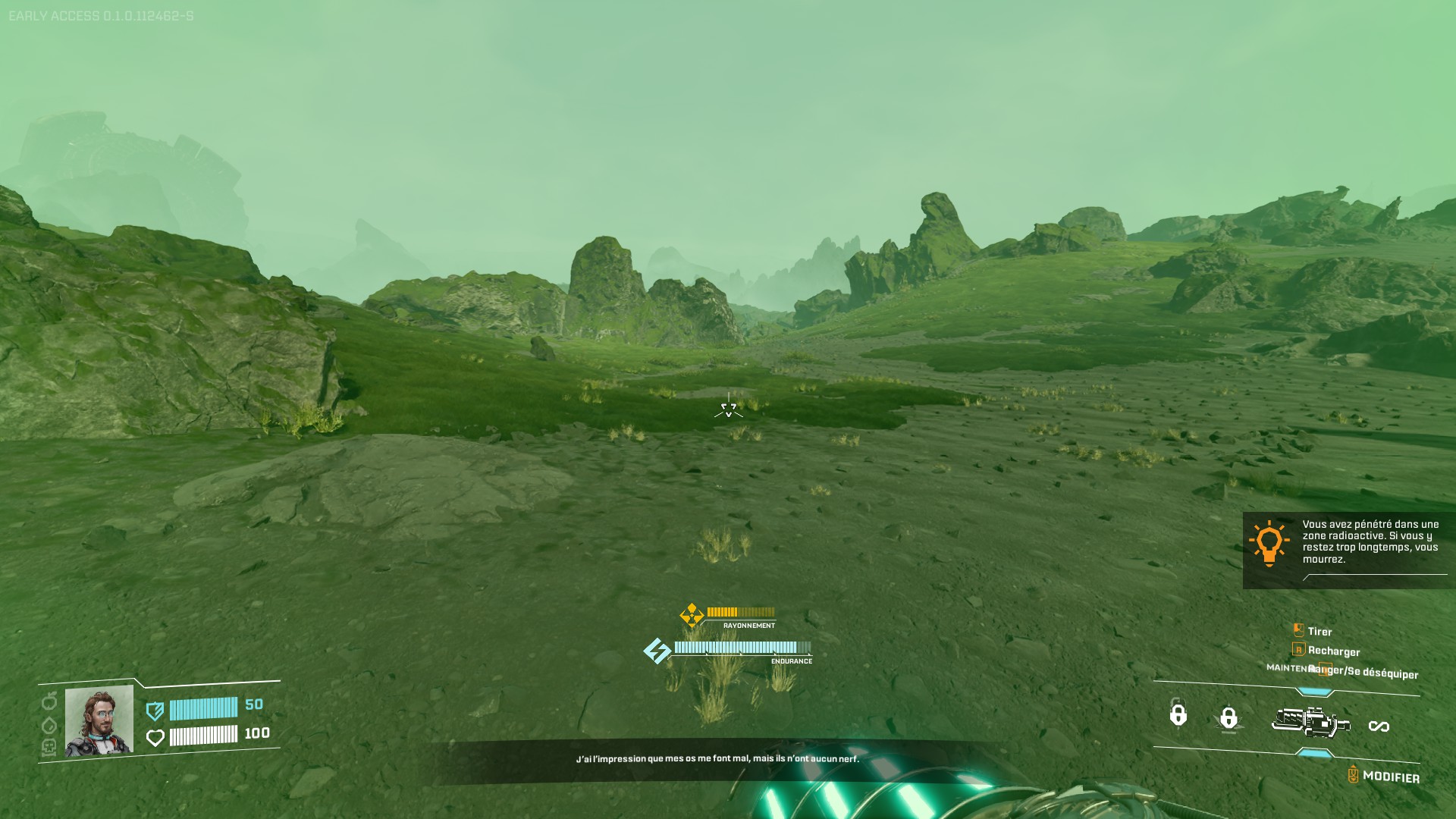Click the skull status icon
Screen dimensions: 1456x819
pyautogui.click(x=49, y=747)
